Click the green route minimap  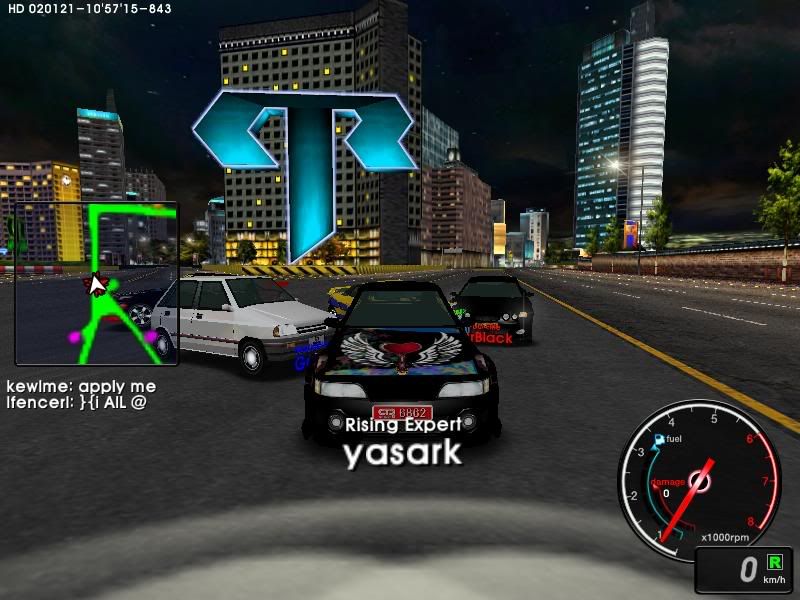pyautogui.click(x=96, y=283)
